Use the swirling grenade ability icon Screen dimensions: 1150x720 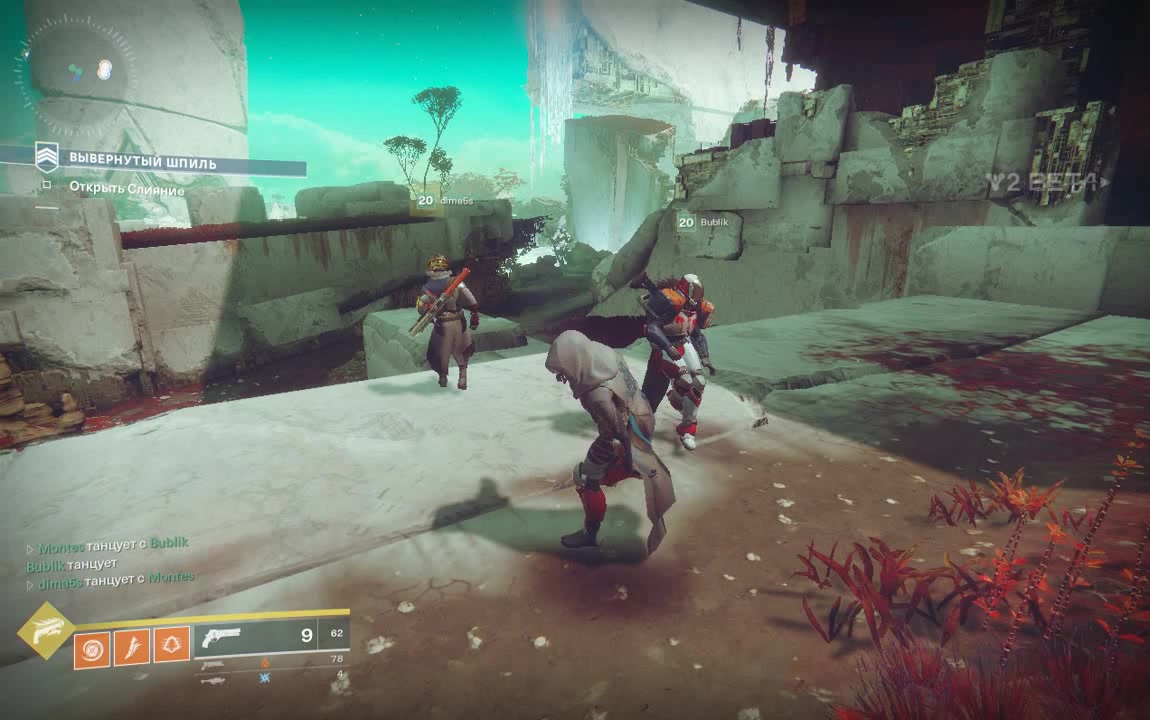(92, 646)
